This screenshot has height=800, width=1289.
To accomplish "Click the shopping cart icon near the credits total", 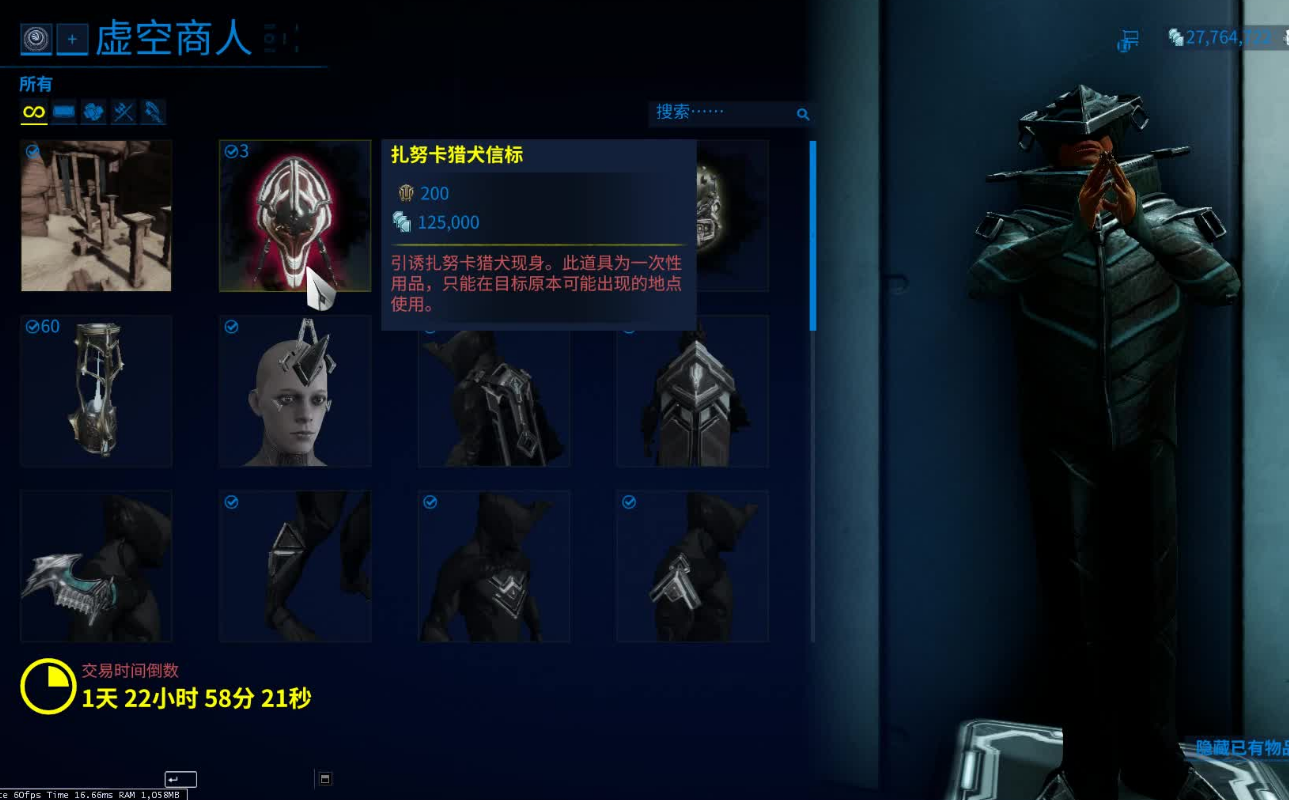I will pos(1128,39).
